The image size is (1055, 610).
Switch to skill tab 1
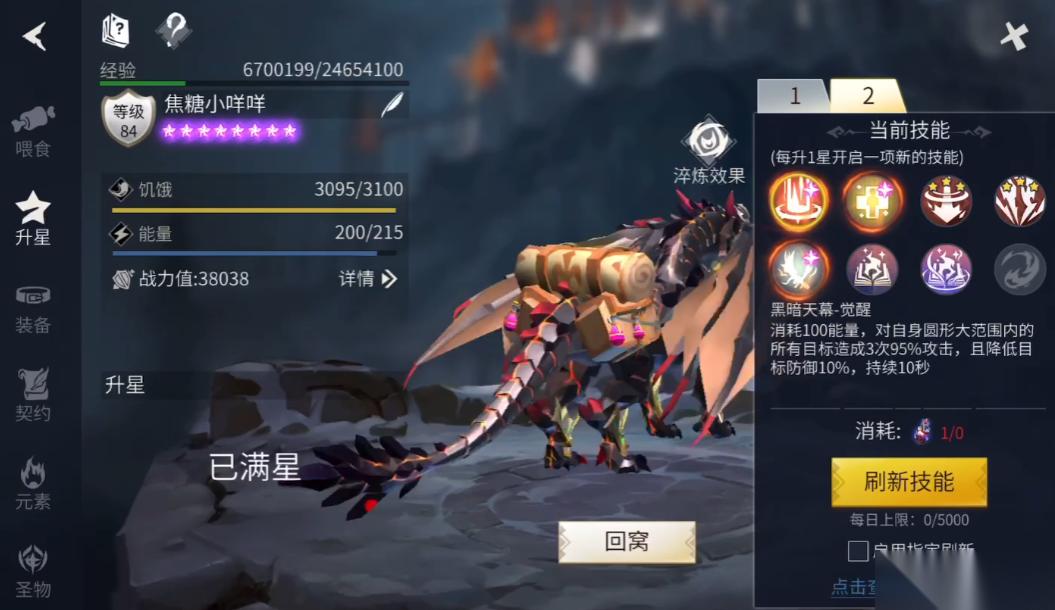click(795, 96)
